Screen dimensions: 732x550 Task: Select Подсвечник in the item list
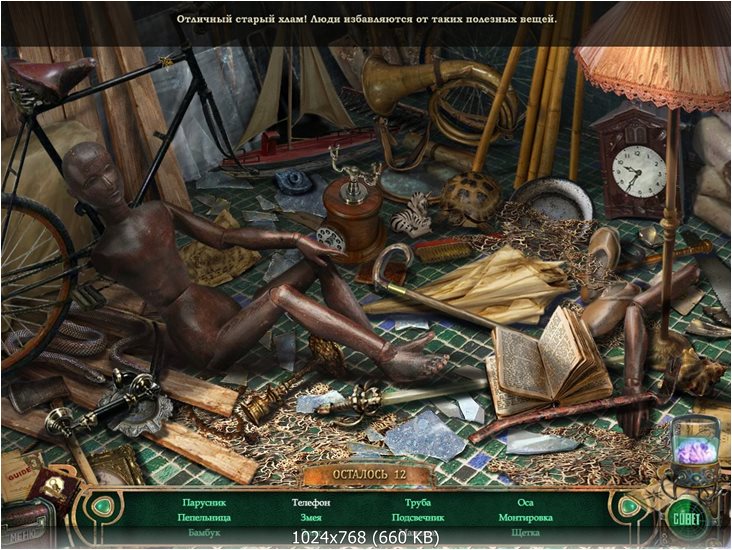coord(418,518)
